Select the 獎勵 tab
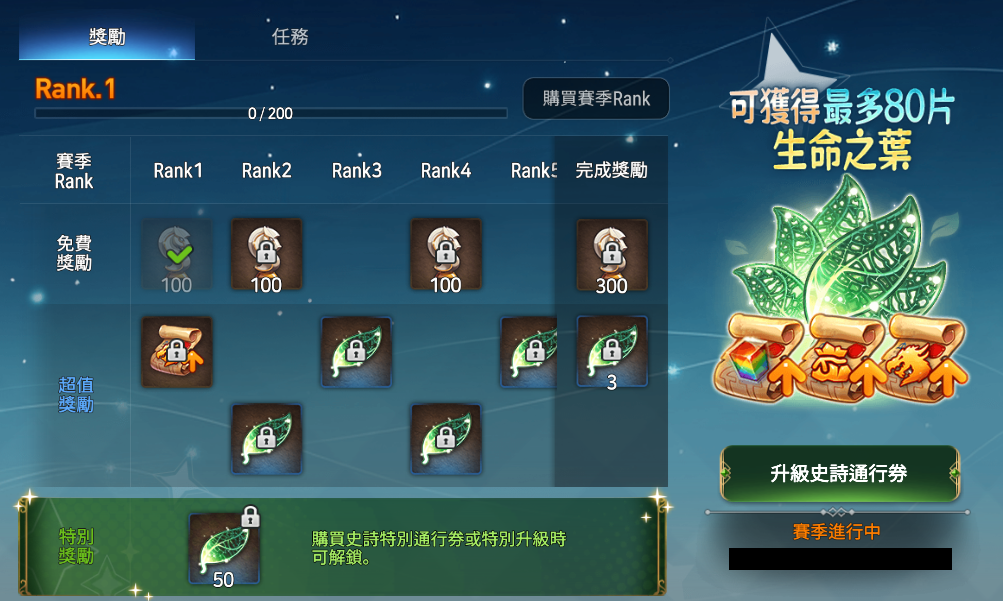The width and height of the screenshot is (1003, 601). pos(107,38)
